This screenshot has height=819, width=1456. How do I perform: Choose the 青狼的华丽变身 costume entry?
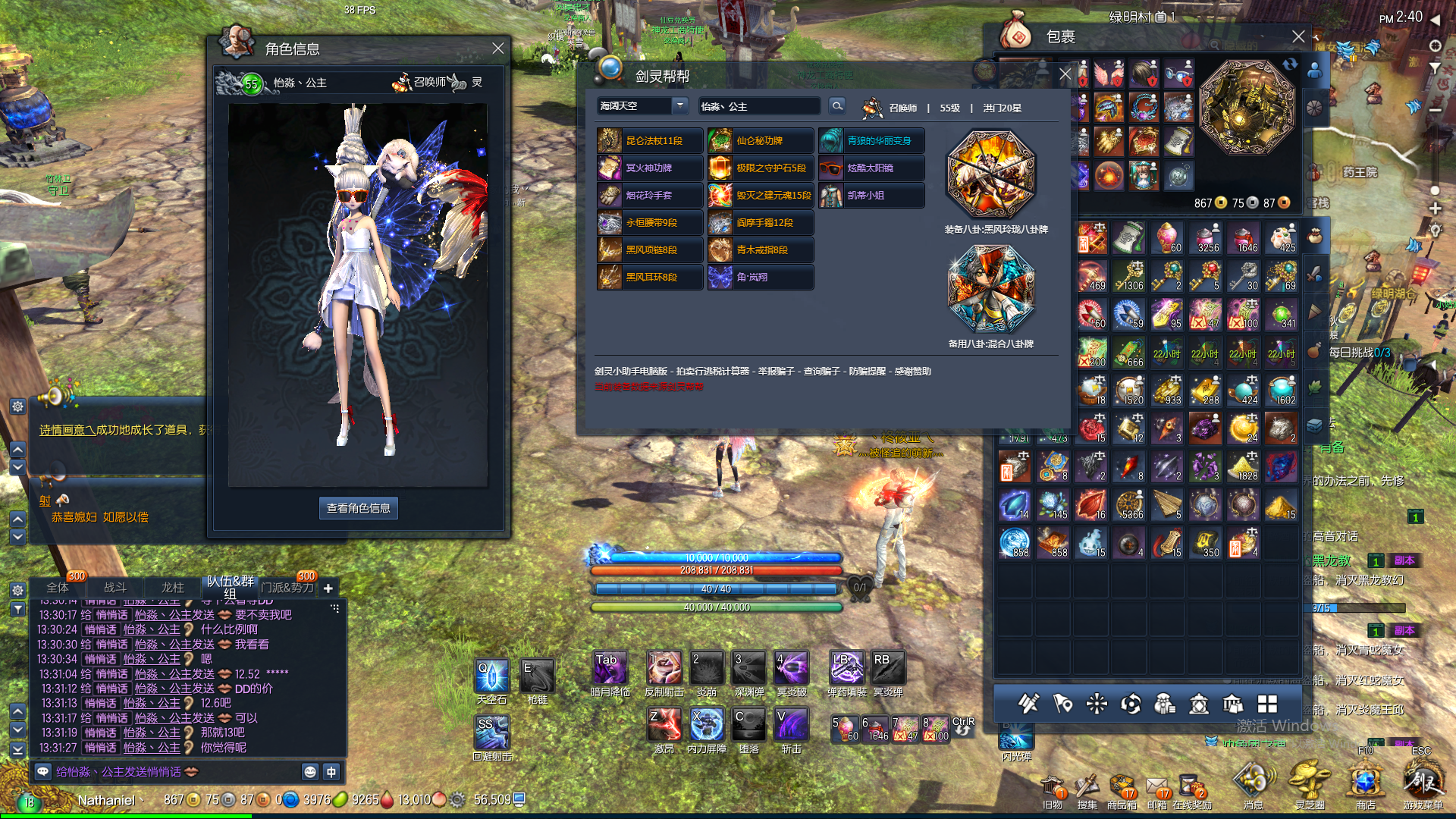pyautogui.click(x=871, y=141)
